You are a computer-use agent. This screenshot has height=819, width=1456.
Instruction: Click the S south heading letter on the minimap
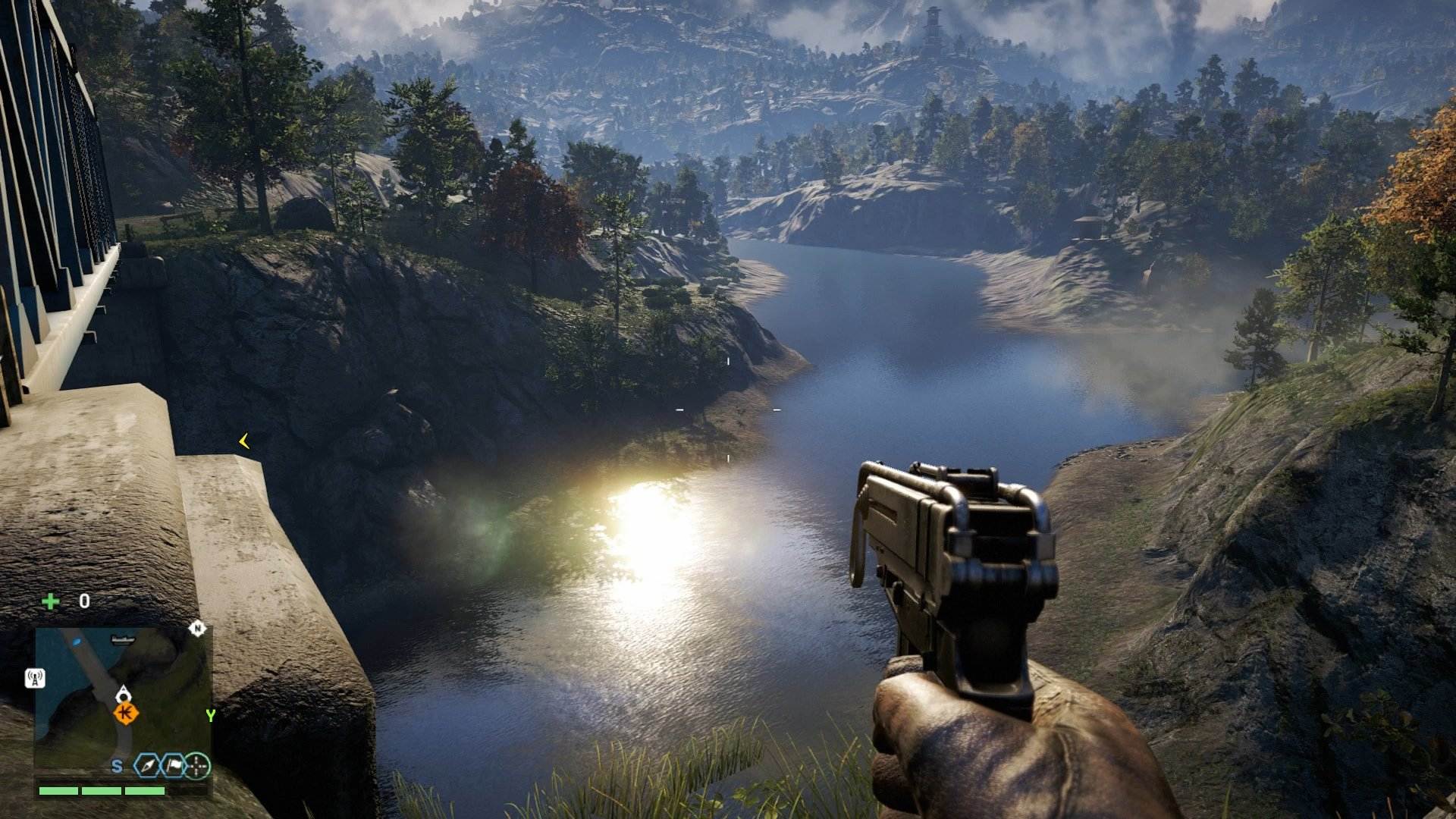tap(117, 767)
